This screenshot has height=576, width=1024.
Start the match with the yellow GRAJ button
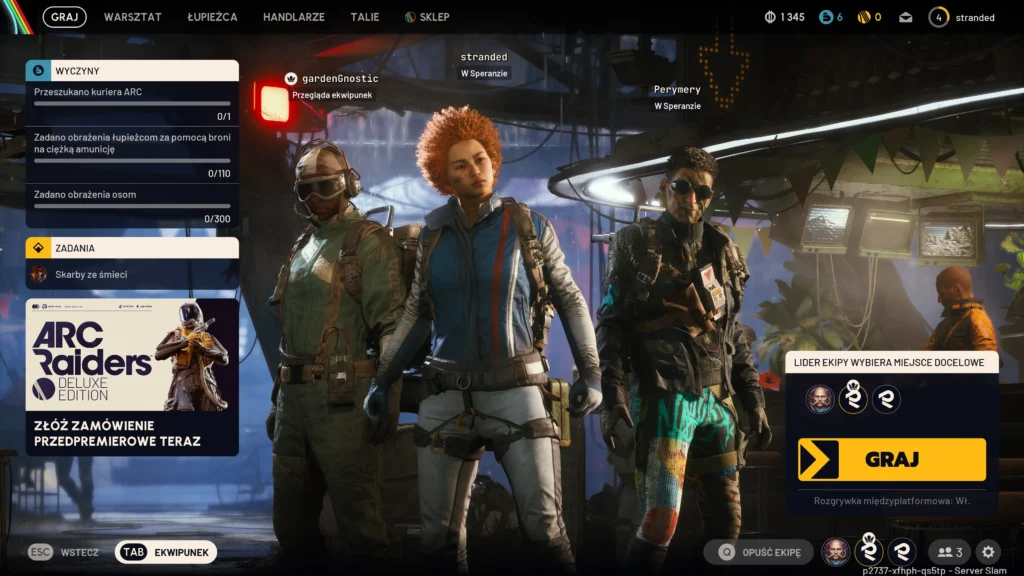891,459
